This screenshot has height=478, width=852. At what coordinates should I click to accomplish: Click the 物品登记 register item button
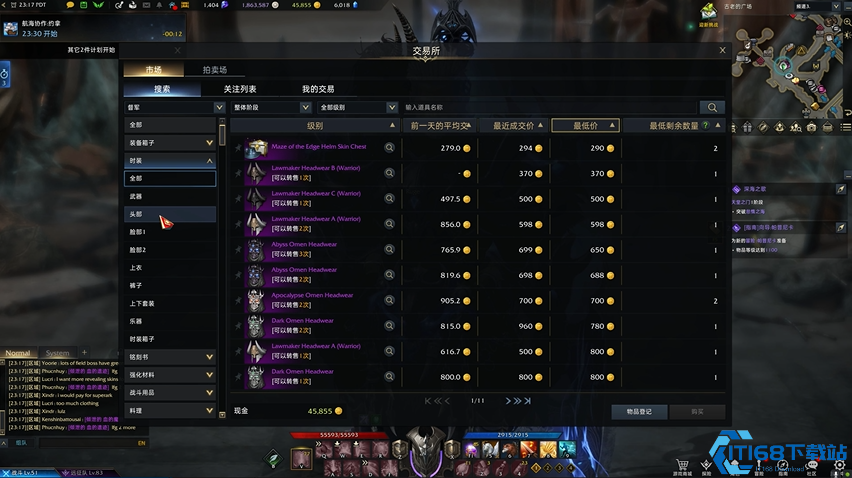[639, 411]
